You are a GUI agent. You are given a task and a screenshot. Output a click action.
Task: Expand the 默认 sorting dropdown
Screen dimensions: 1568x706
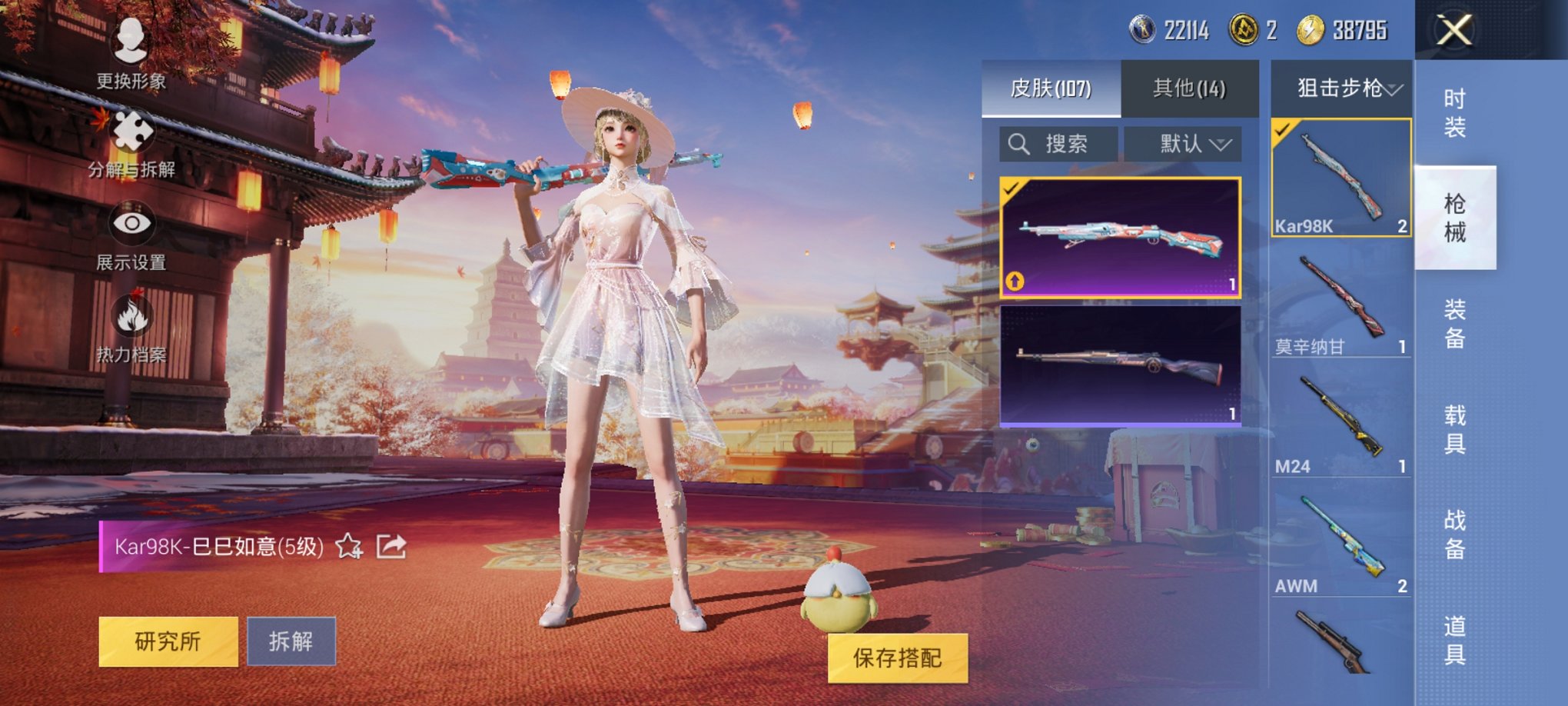[1188, 143]
